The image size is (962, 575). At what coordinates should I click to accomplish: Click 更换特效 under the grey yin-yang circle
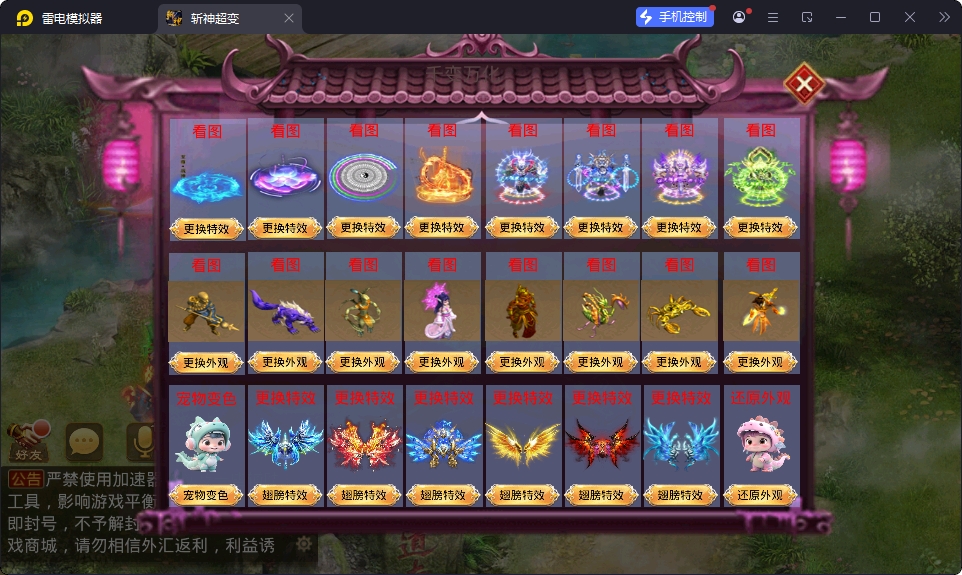pos(363,227)
